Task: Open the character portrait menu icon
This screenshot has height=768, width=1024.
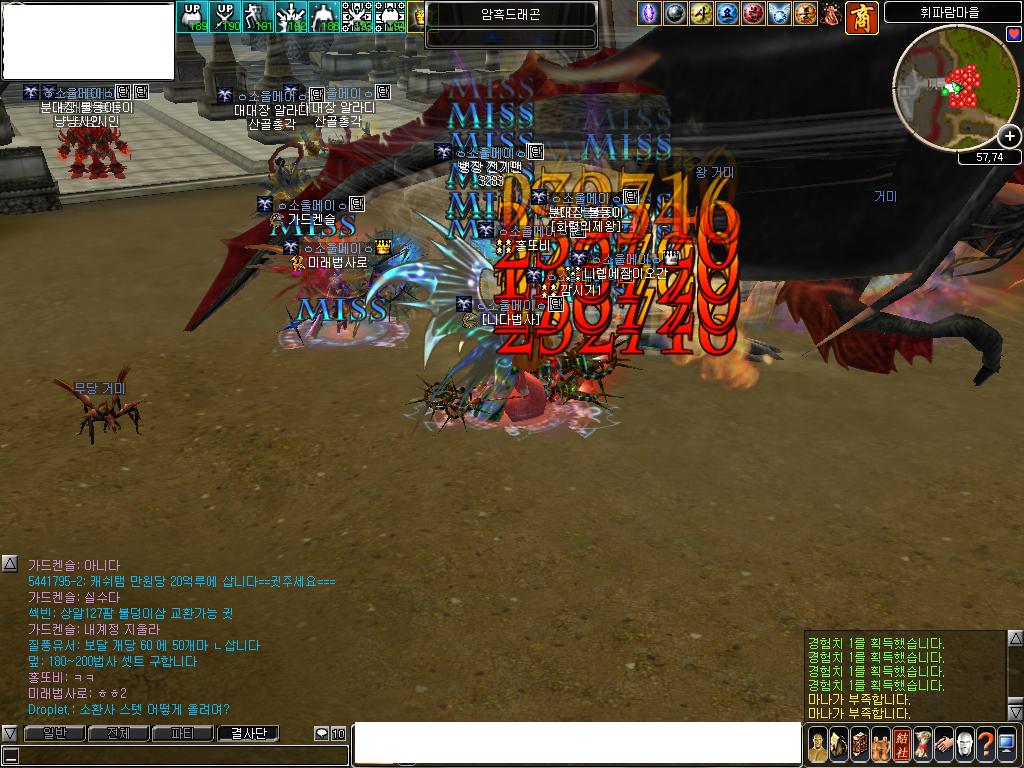Action: pyautogui.click(x=818, y=744)
